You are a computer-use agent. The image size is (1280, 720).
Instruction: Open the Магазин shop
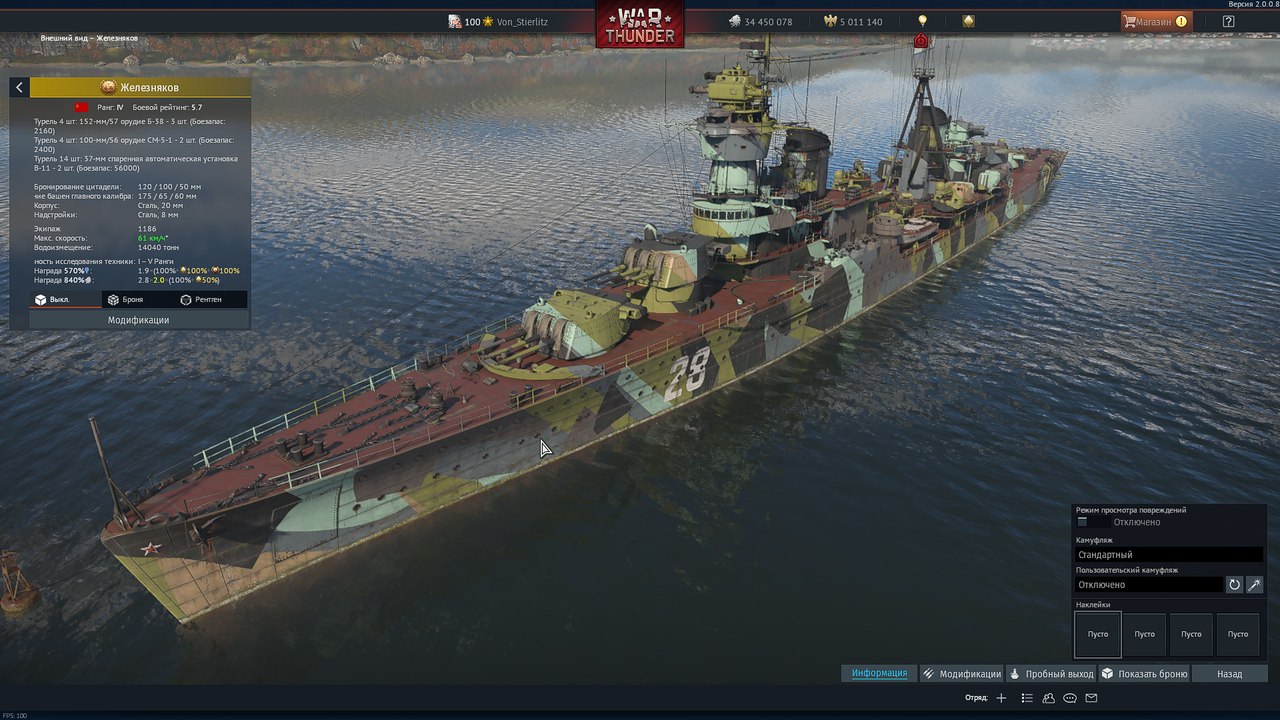(x=1155, y=21)
